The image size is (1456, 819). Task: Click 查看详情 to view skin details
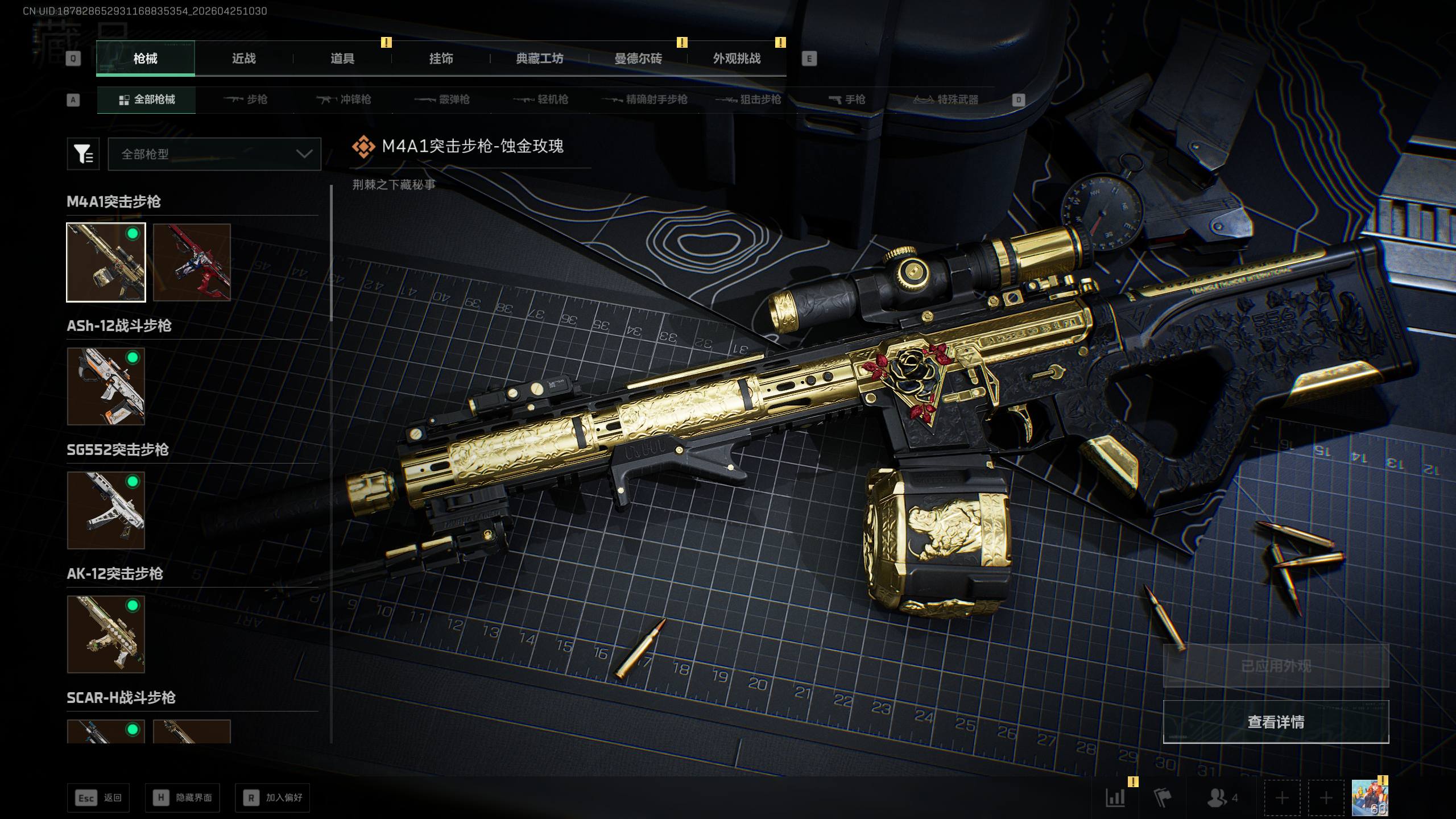[1276, 722]
